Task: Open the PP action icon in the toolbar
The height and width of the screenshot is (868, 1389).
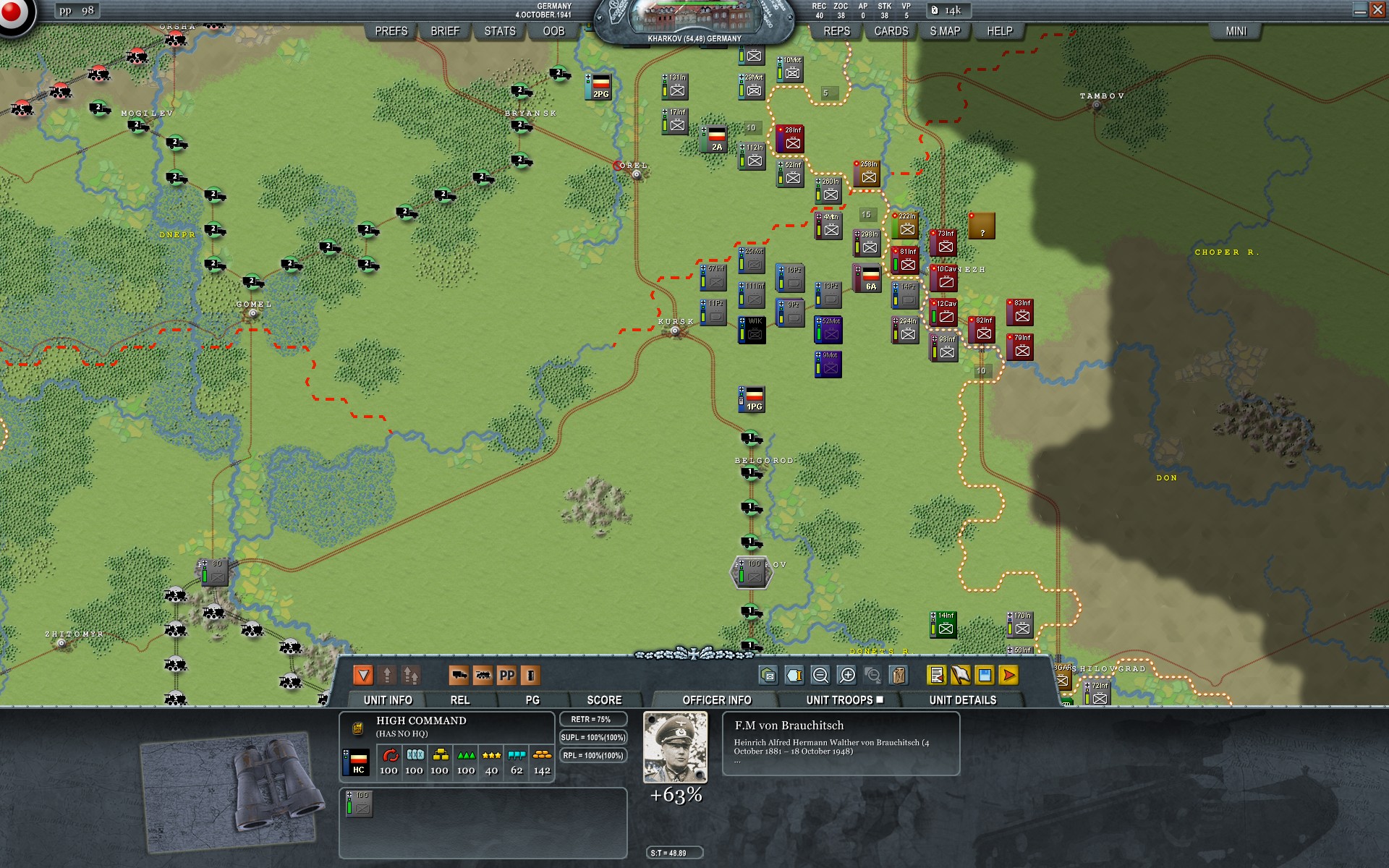Action: pyautogui.click(x=506, y=675)
